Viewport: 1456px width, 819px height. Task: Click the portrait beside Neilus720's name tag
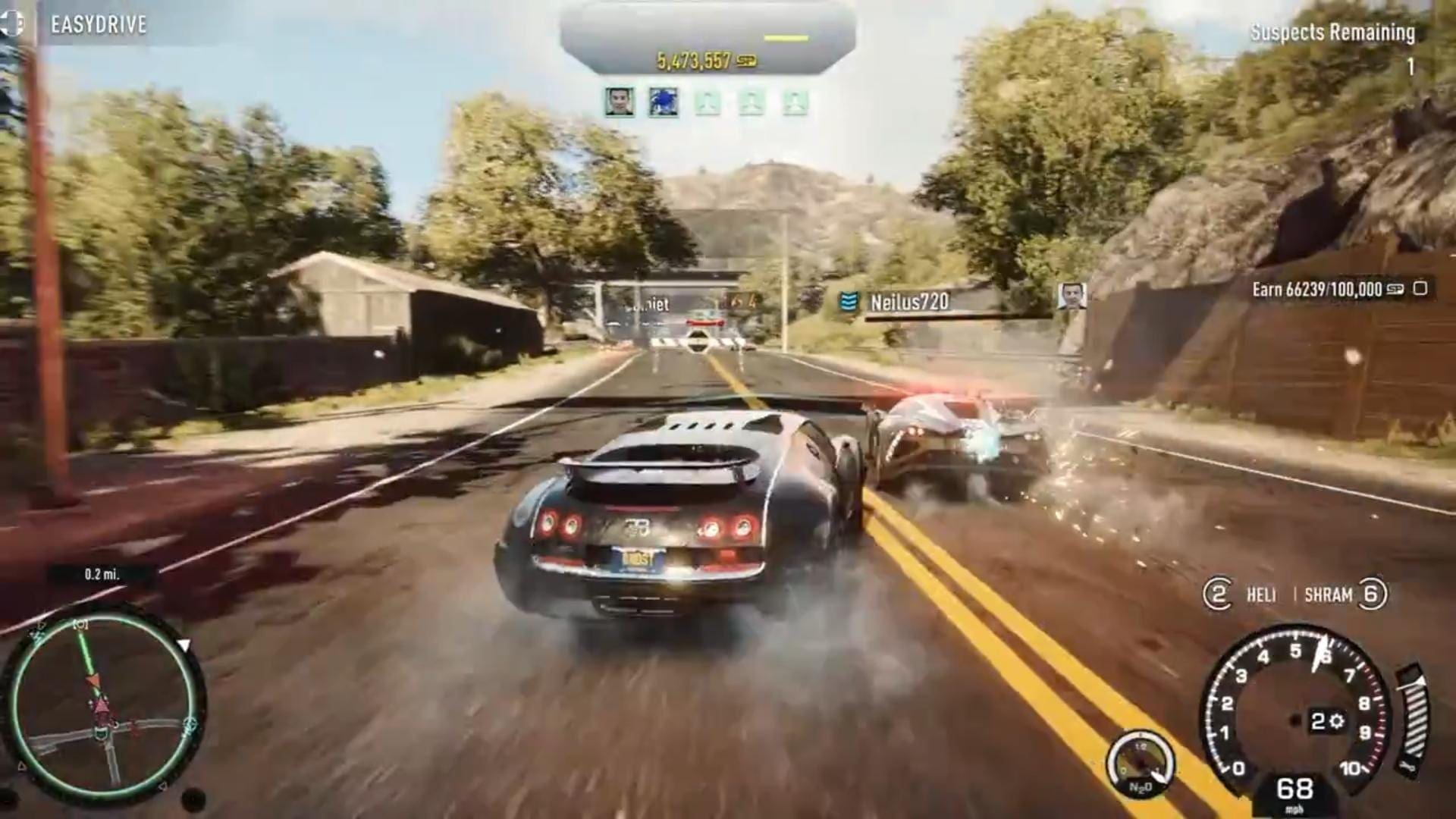tap(1072, 296)
